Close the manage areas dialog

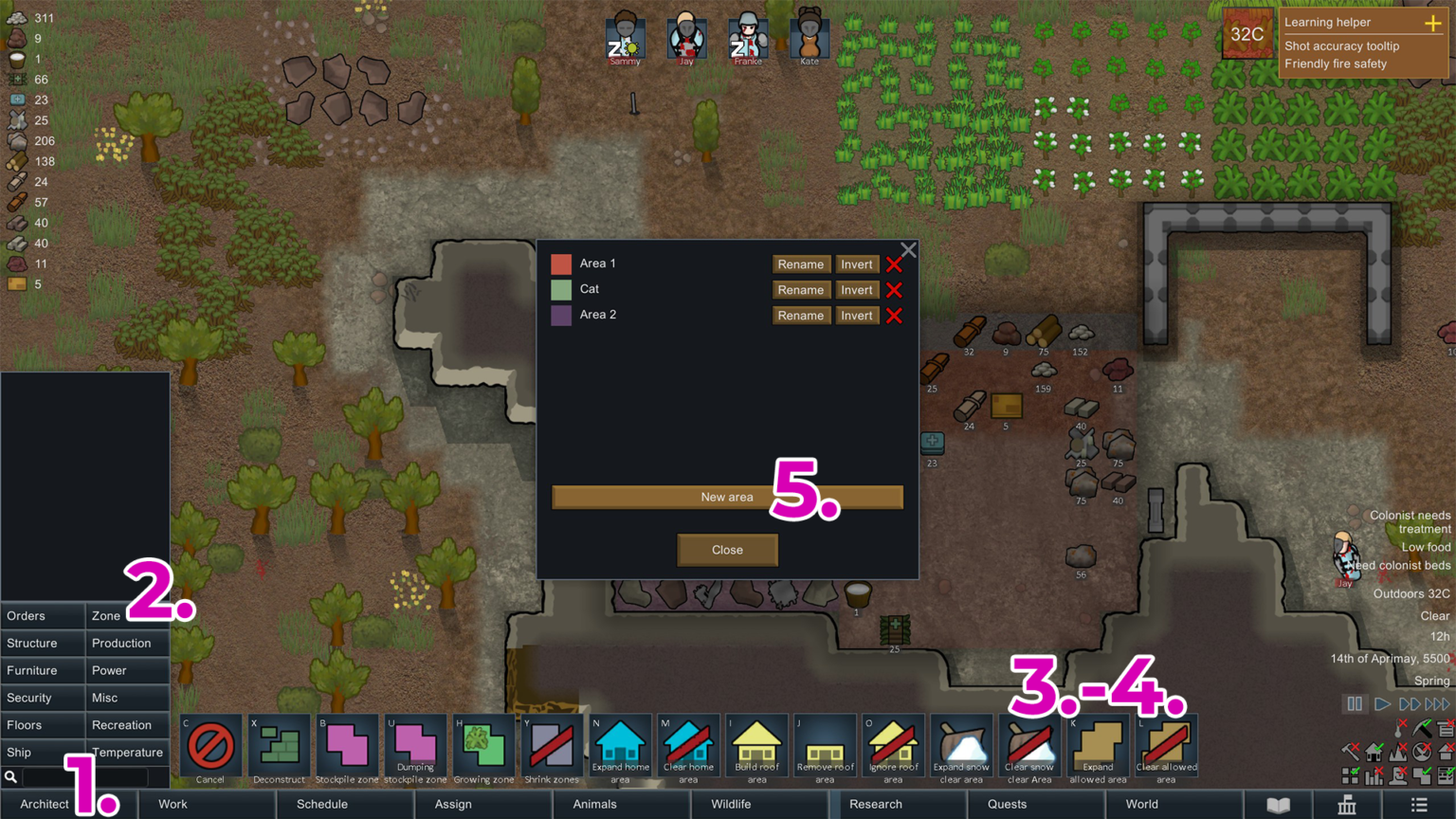(727, 550)
